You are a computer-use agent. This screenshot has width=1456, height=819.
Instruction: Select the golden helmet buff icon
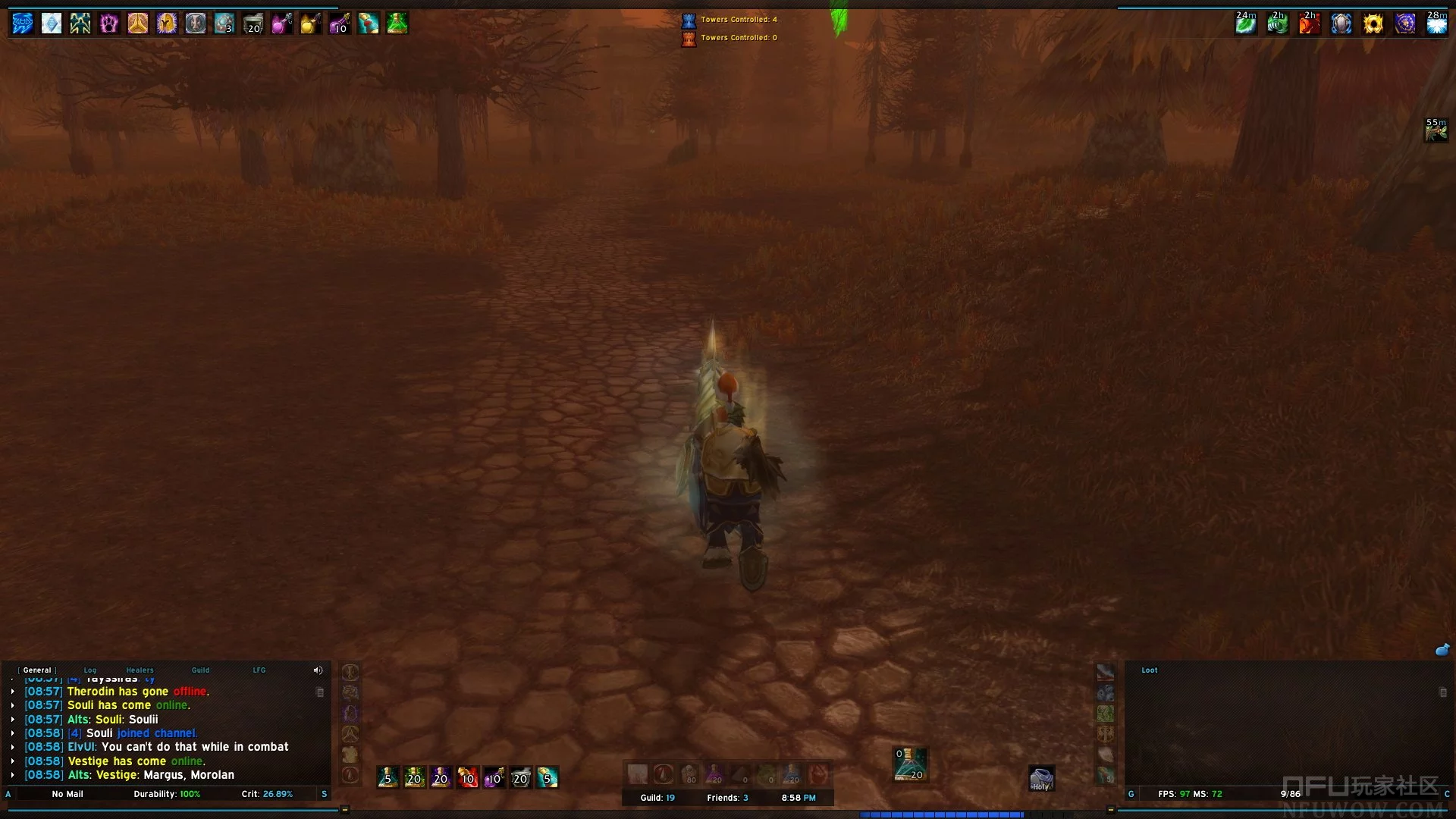pos(167,24)
